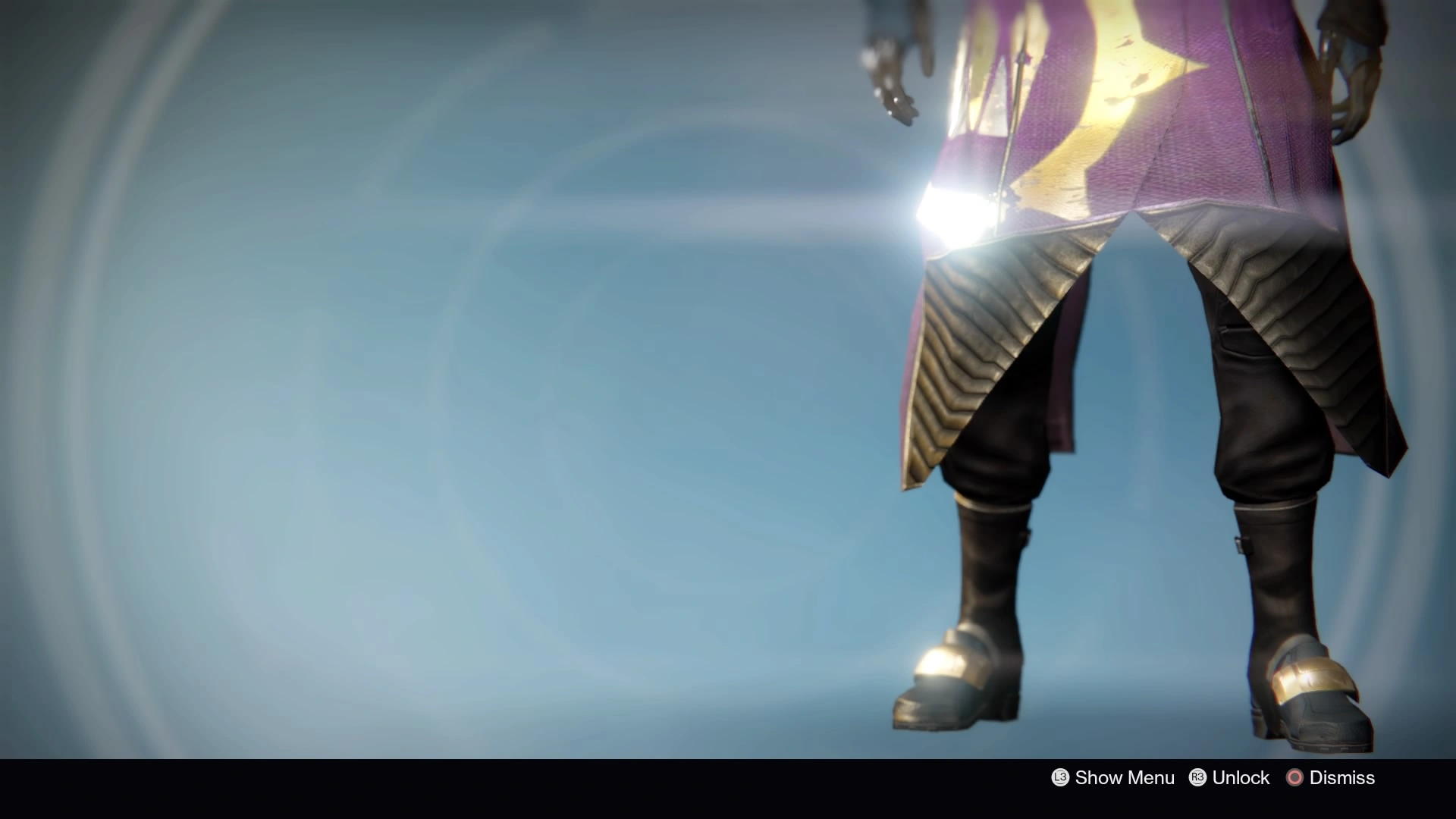Select the L3 button glyph before Show Menu
The width and height of the screenshot is (1456, 819).
click(1059, 777)
